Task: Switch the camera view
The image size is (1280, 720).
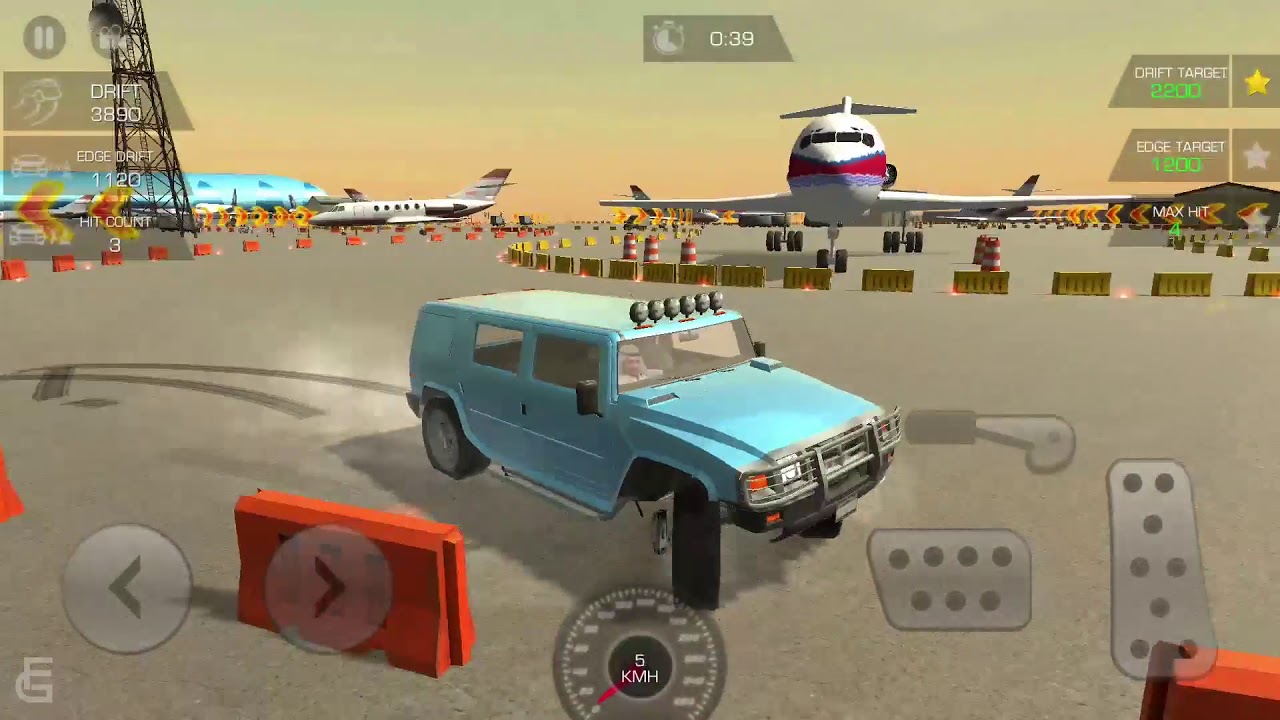Action: 109,39
